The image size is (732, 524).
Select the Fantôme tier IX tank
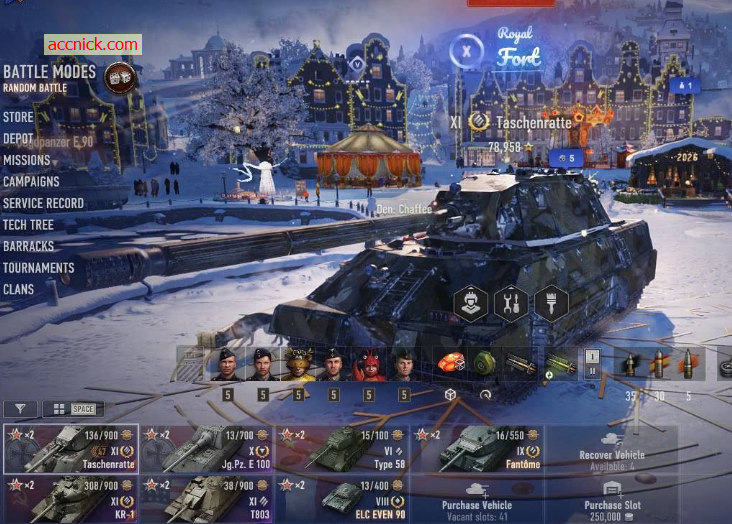[x=478, y=449]
